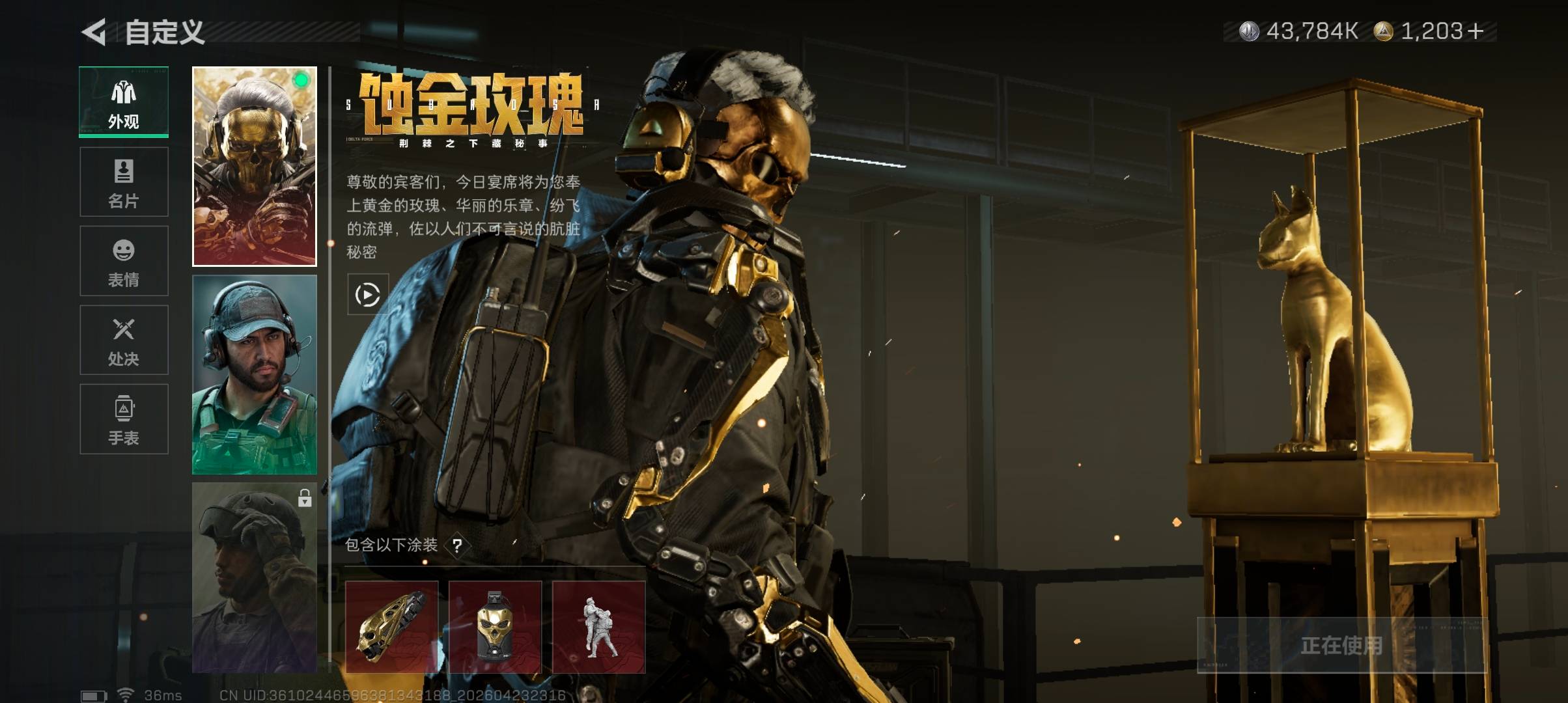Open the question mark help for 包含以下涂装

click(x=457, y=545)
